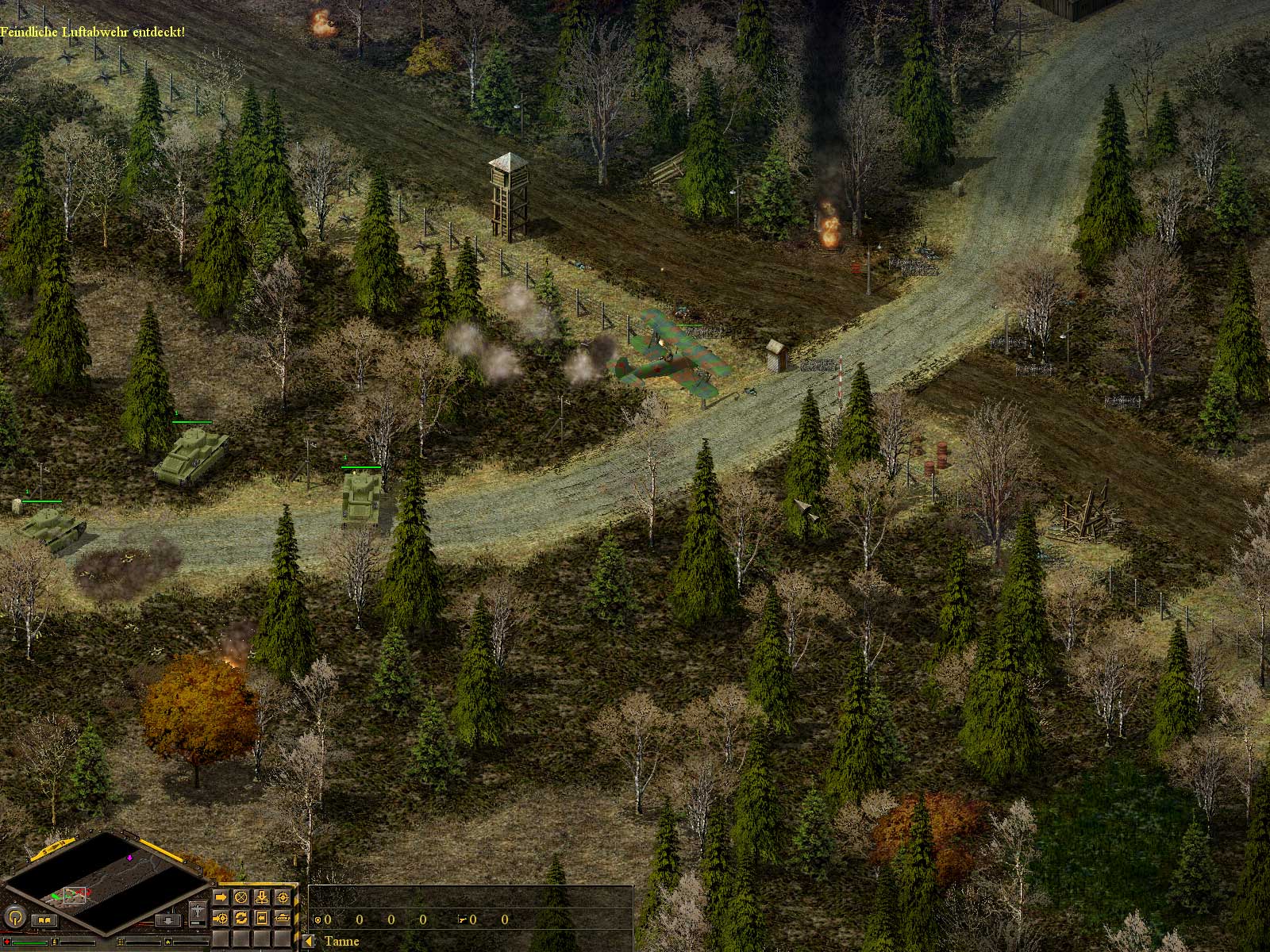Open the objectives book button
The width and height of the screenshot is (1270, 952).
(44, 920)
